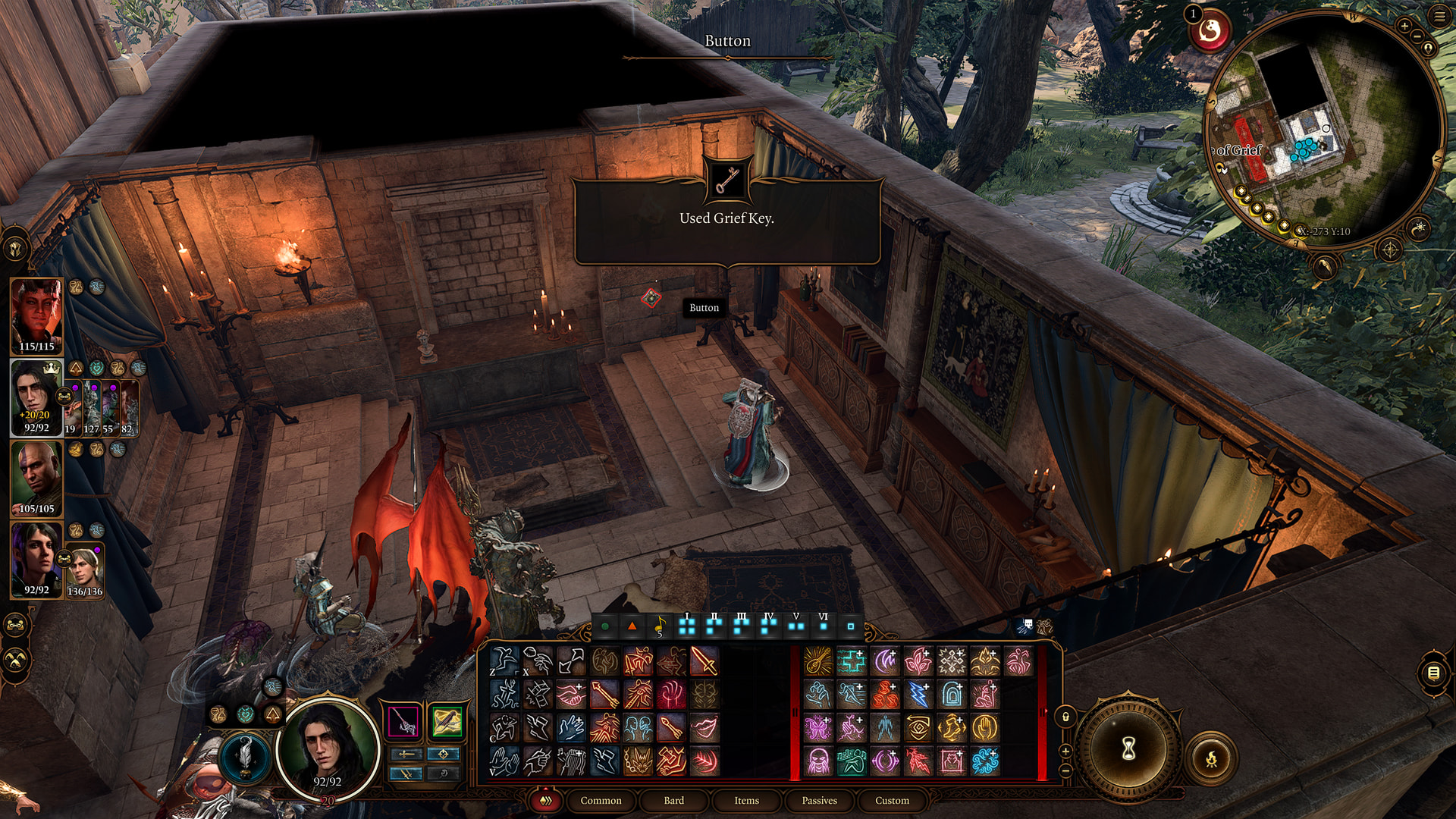The height and width of the screenshot is (819, 1456).
Task: Select the purple-haired woman party portrait
Action: [36, 560]
